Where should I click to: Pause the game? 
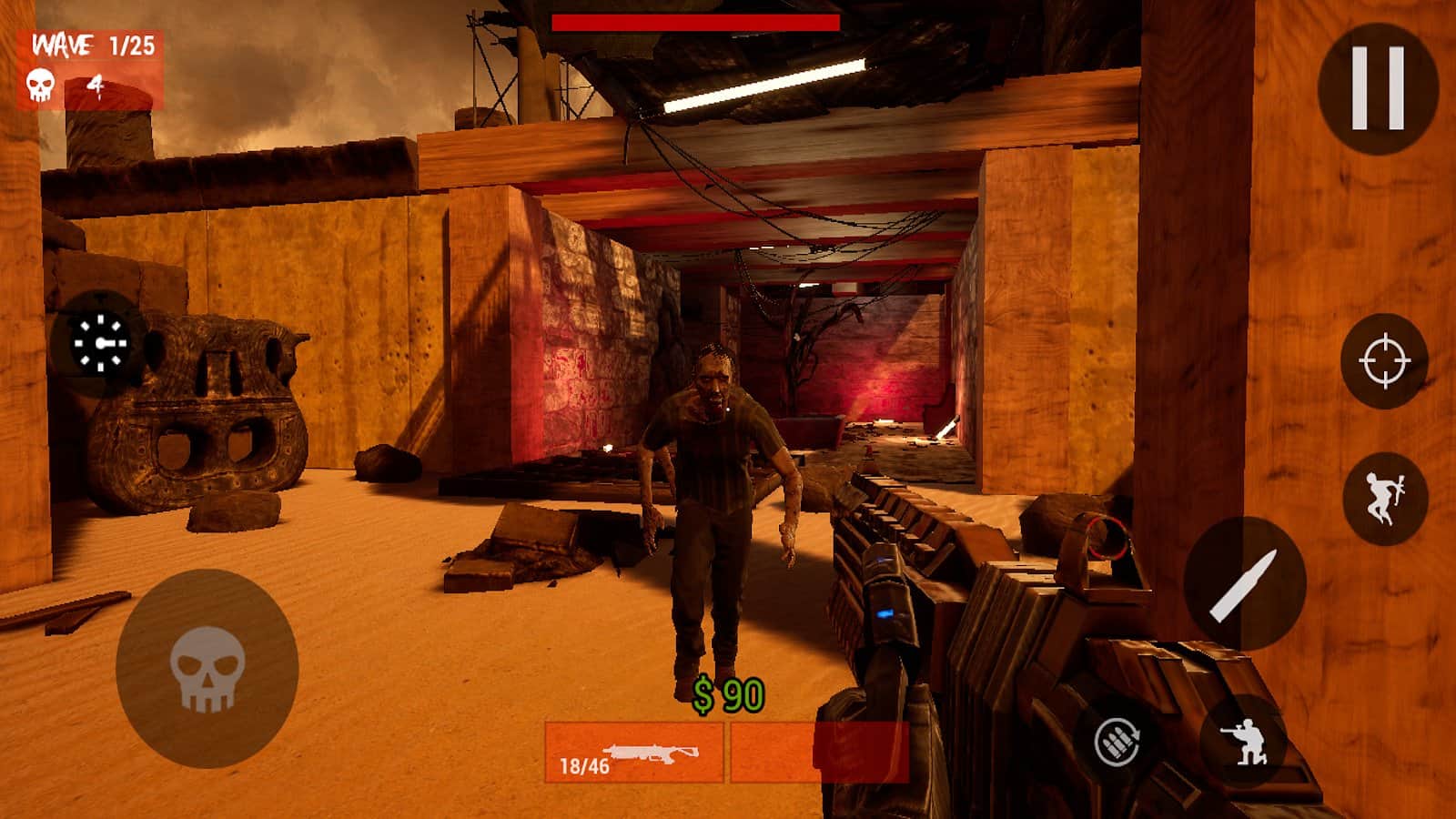[1378, 87]
